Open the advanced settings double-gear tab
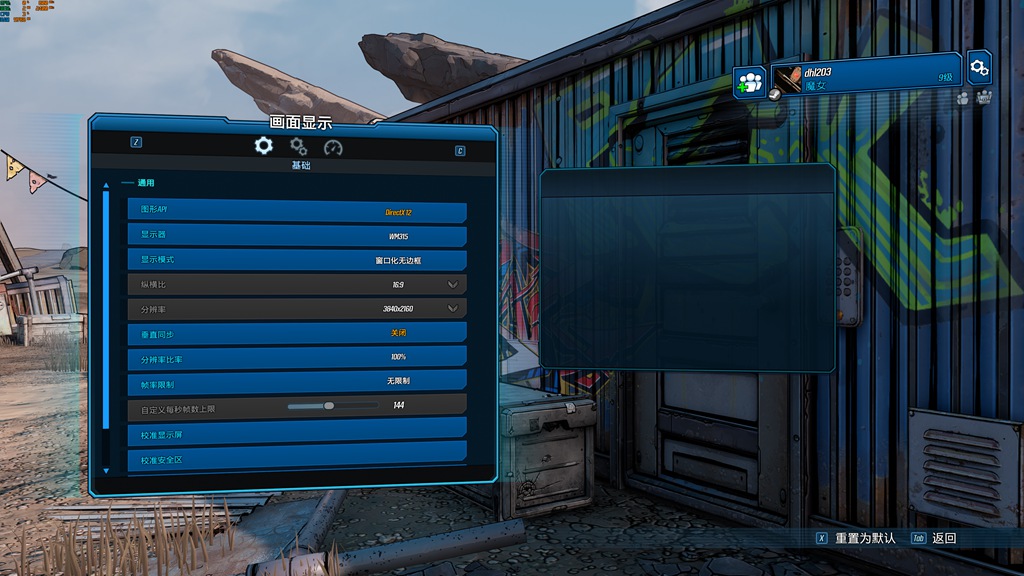This screenshot has height=576, width=1024. 298,147
